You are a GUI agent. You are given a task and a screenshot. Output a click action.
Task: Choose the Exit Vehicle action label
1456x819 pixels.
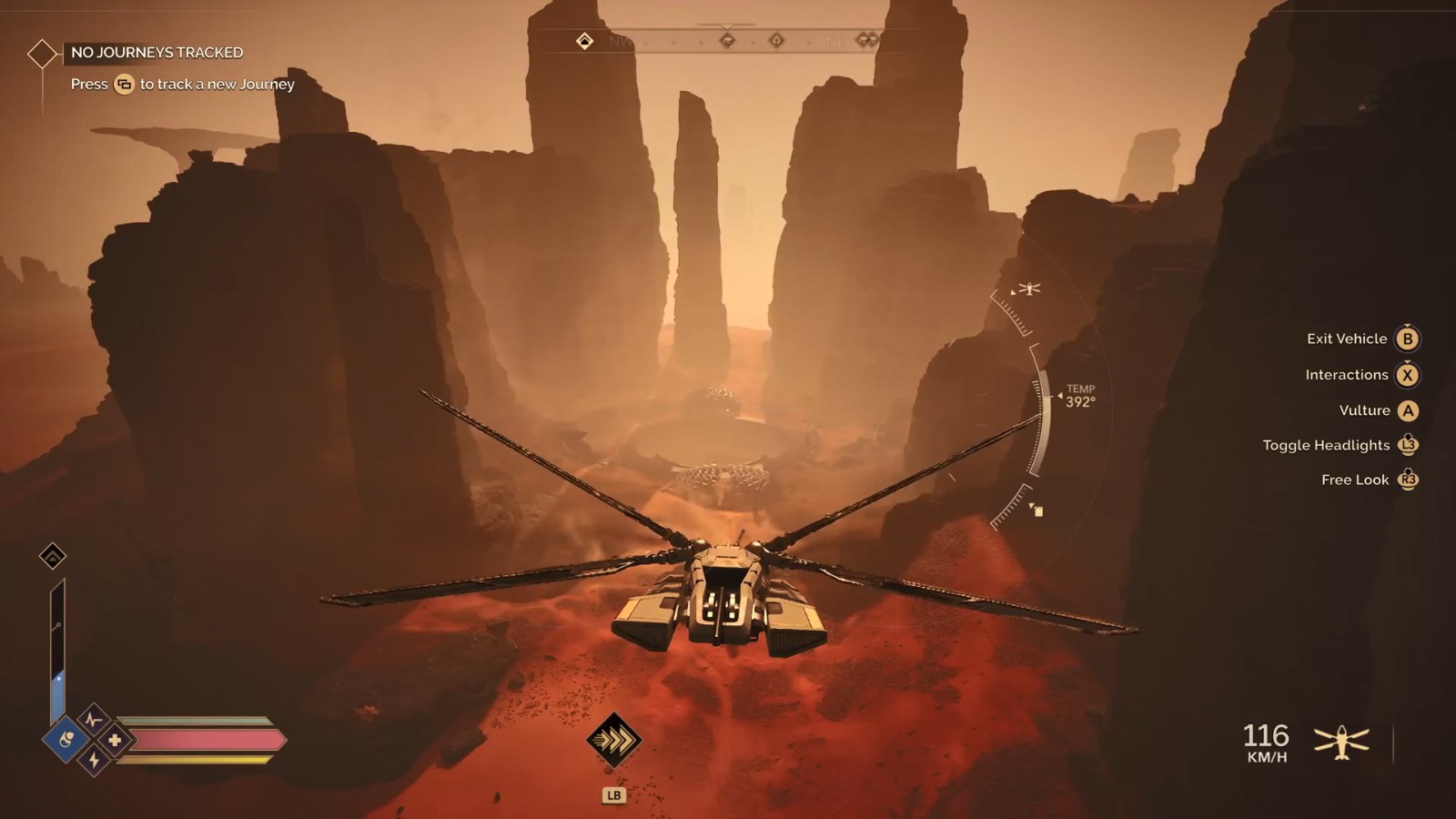coord(1347,339)
